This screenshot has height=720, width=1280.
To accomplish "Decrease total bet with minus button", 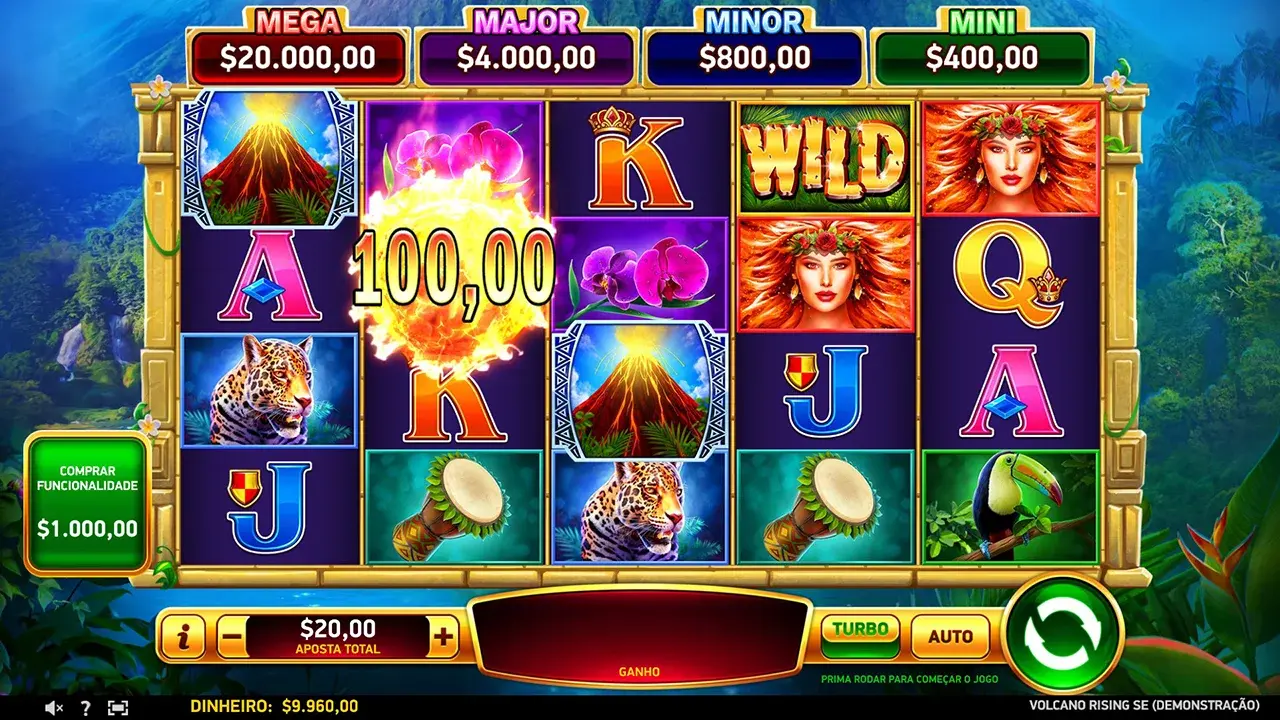I will pyautogui.click(x=231, y=636).
